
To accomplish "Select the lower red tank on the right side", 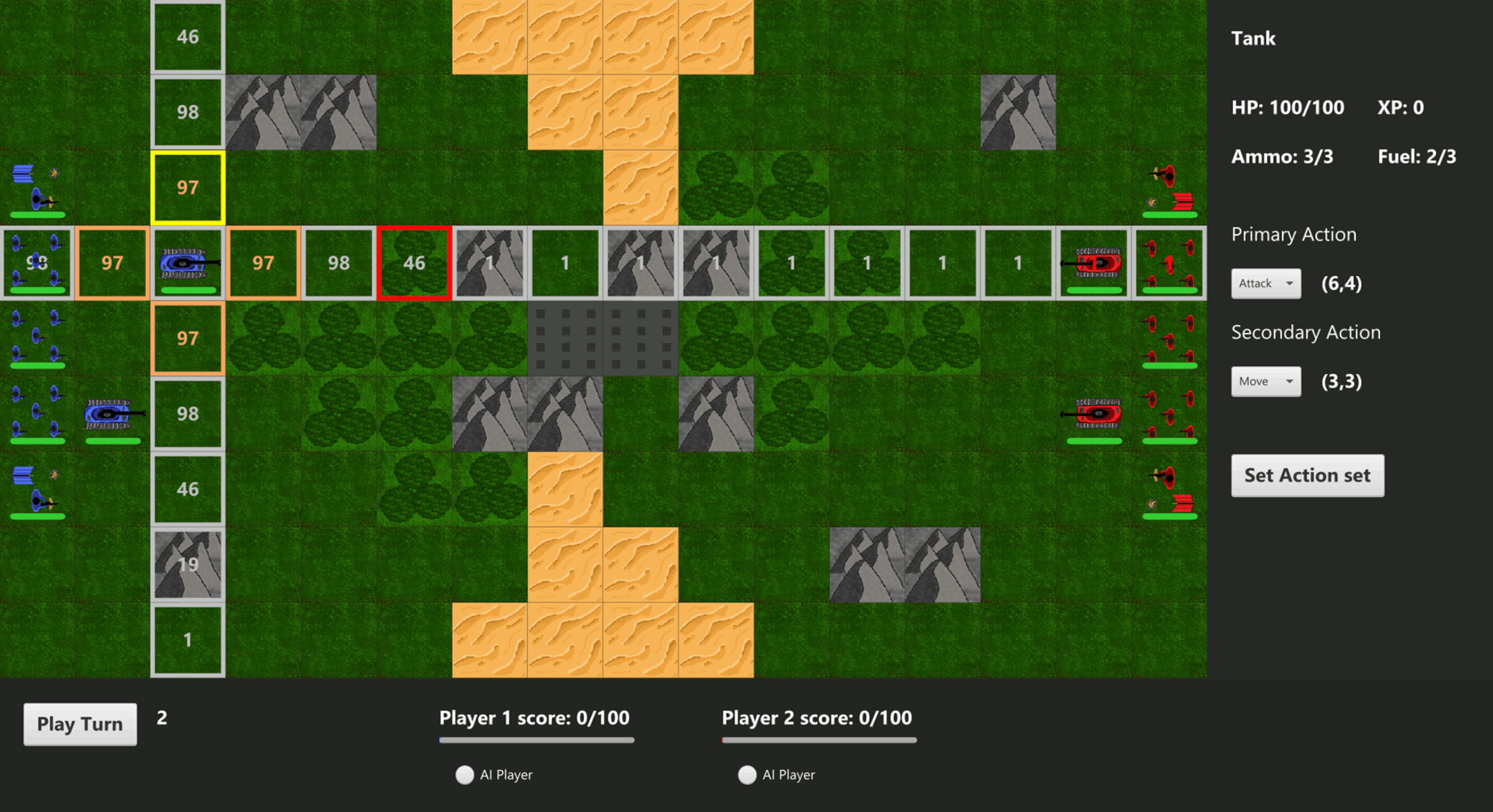I will (1092, 414).
